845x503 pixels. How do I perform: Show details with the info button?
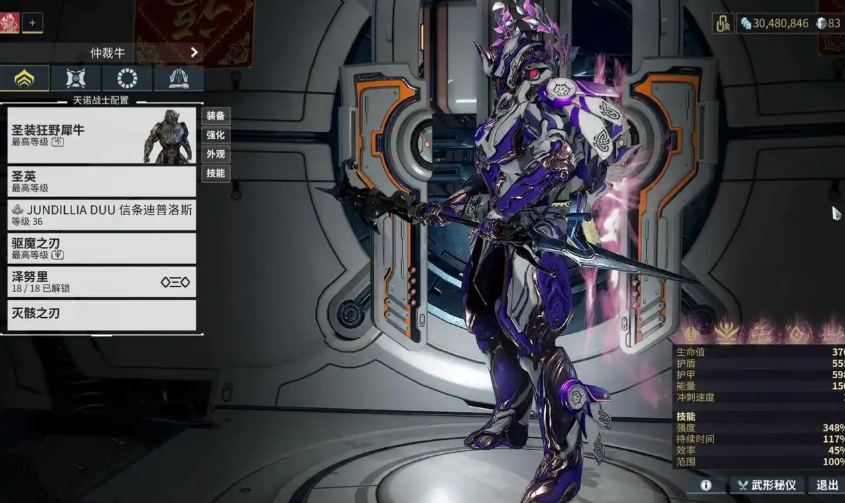tap(706, 486)
